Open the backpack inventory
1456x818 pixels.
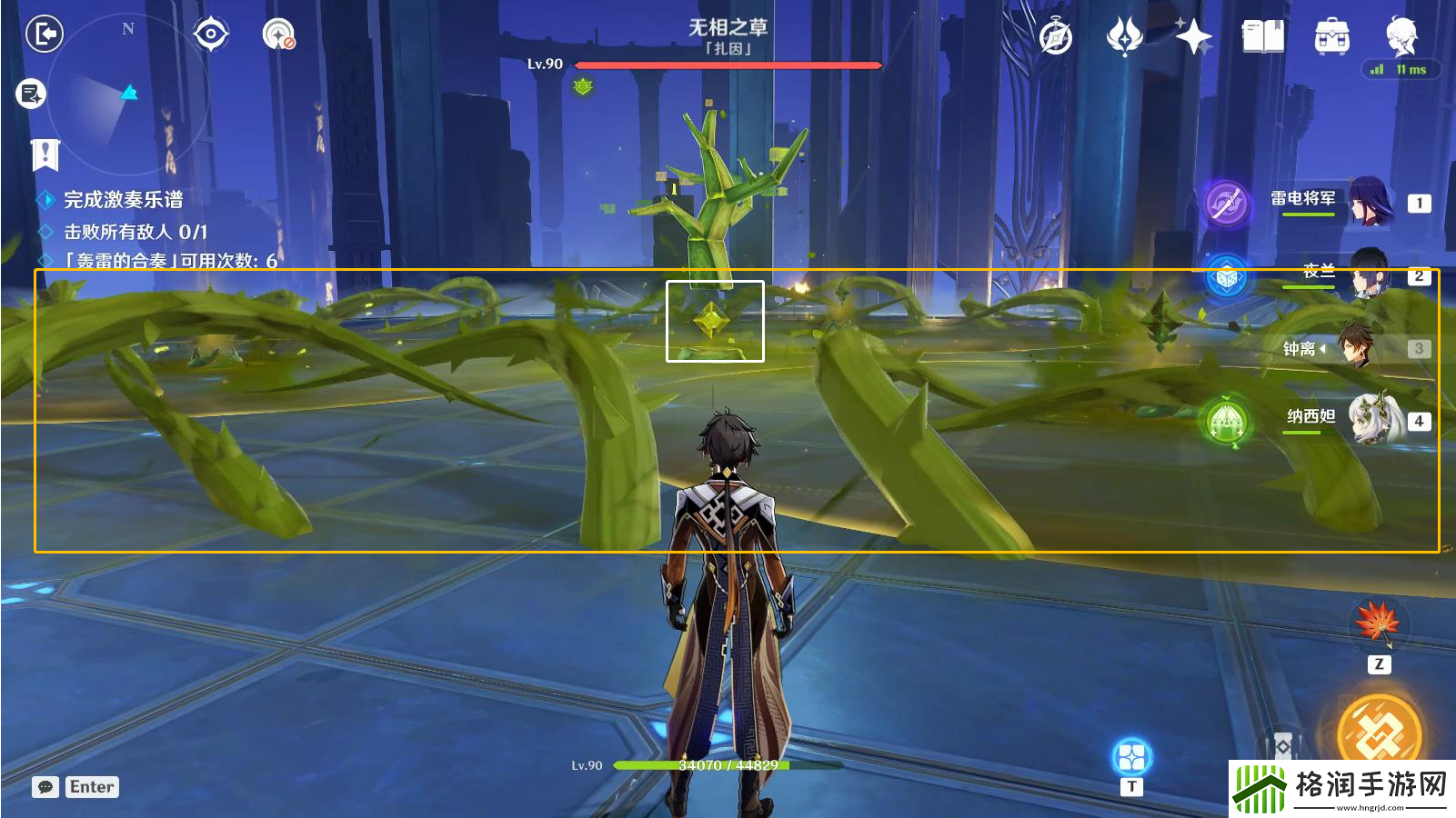tap(1331, 37)
